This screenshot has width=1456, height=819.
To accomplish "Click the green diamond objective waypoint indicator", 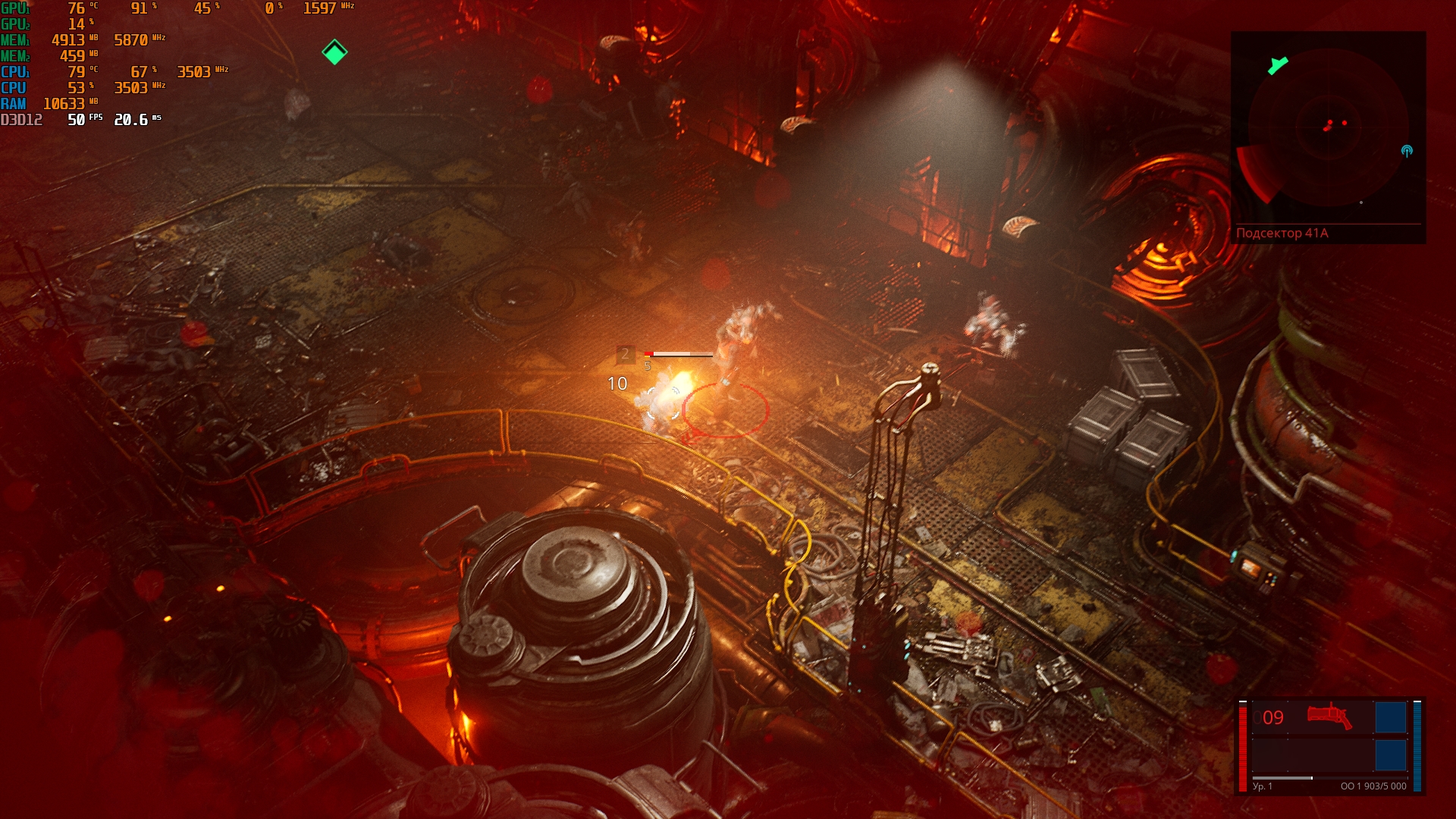I will click(334, 52).
